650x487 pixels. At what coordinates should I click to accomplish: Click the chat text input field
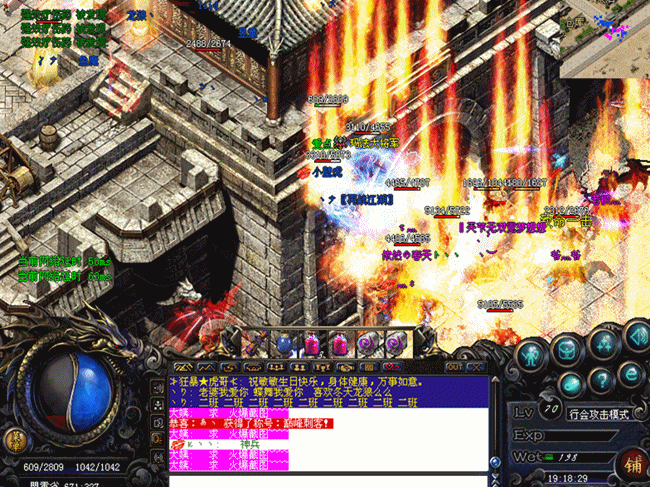click(x=328, y=479)
